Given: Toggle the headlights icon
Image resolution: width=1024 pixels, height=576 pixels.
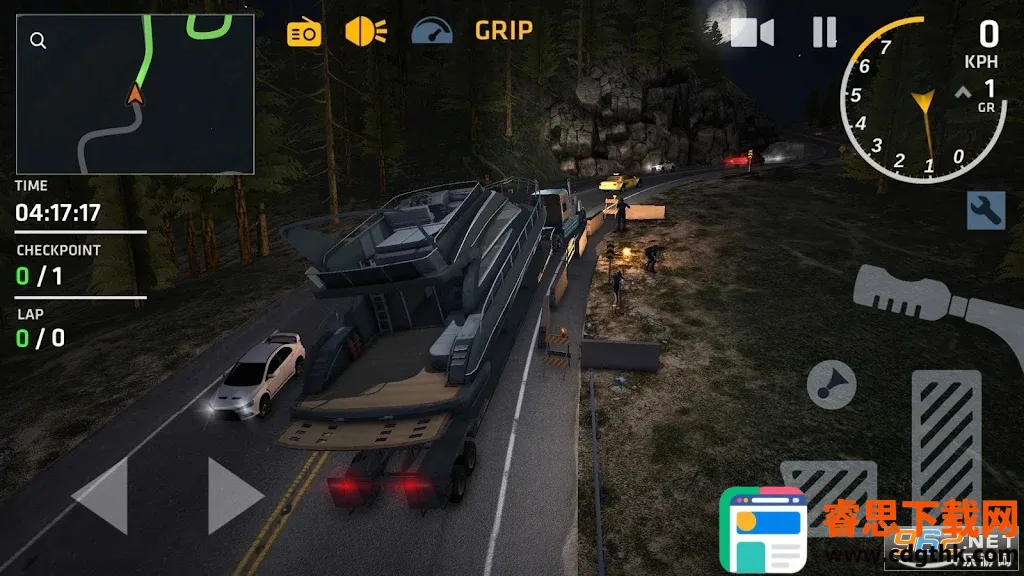Looking at the screenshot, I should [x=365, y=31].
